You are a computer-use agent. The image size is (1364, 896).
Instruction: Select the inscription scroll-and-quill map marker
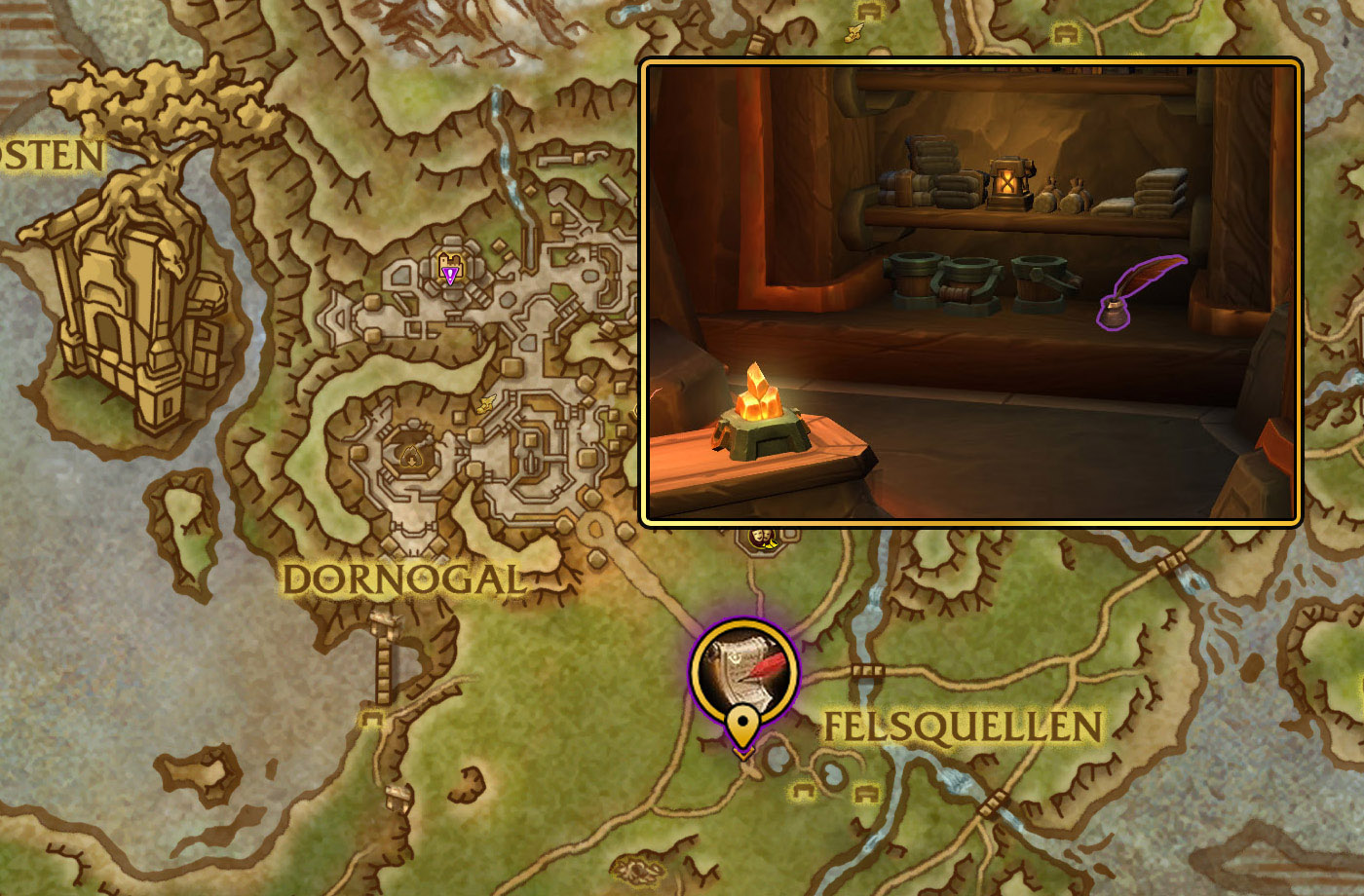tap(744, 673)
